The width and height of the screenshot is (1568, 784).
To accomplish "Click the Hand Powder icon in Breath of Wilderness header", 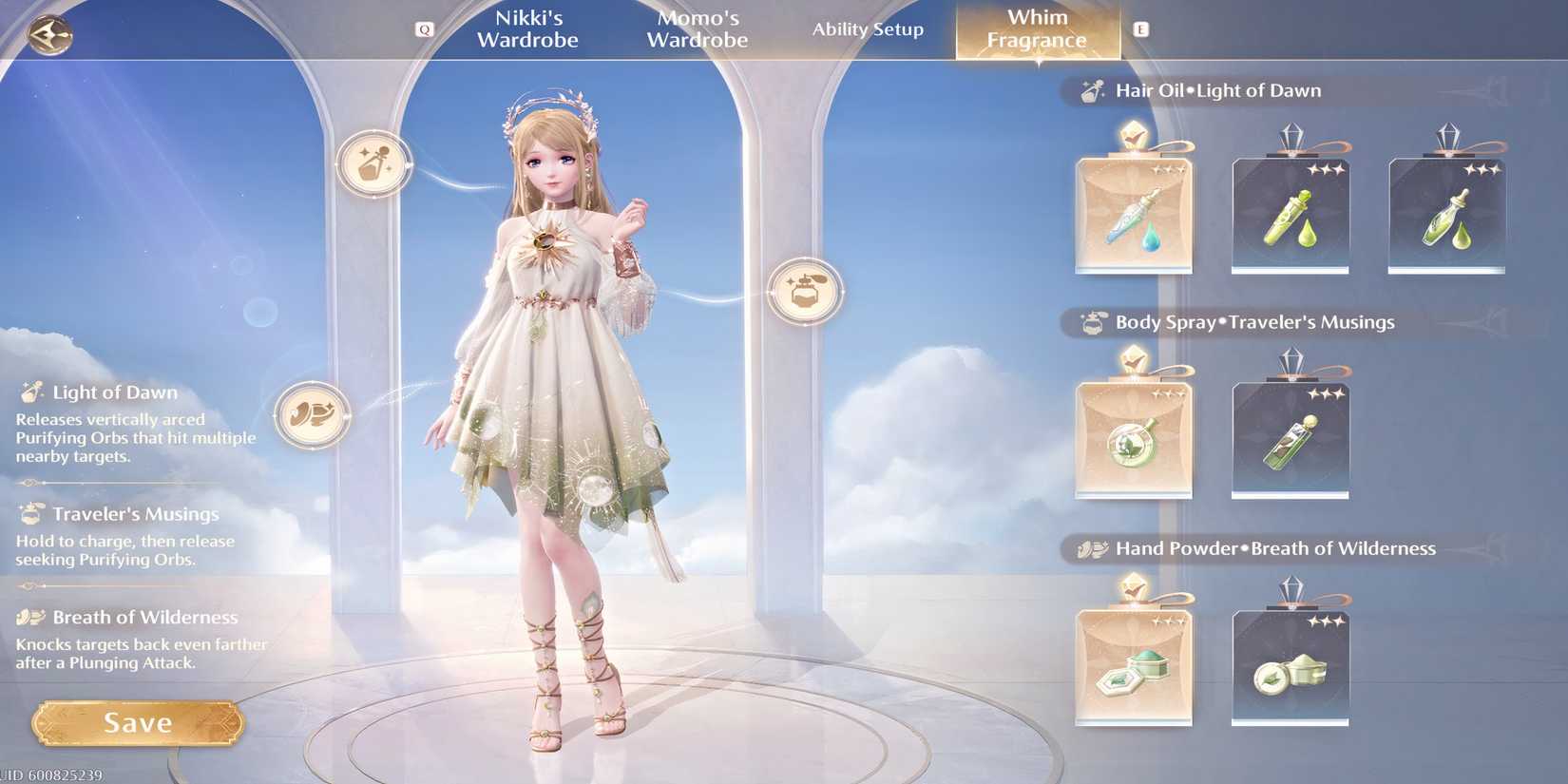I will 1090,548.
